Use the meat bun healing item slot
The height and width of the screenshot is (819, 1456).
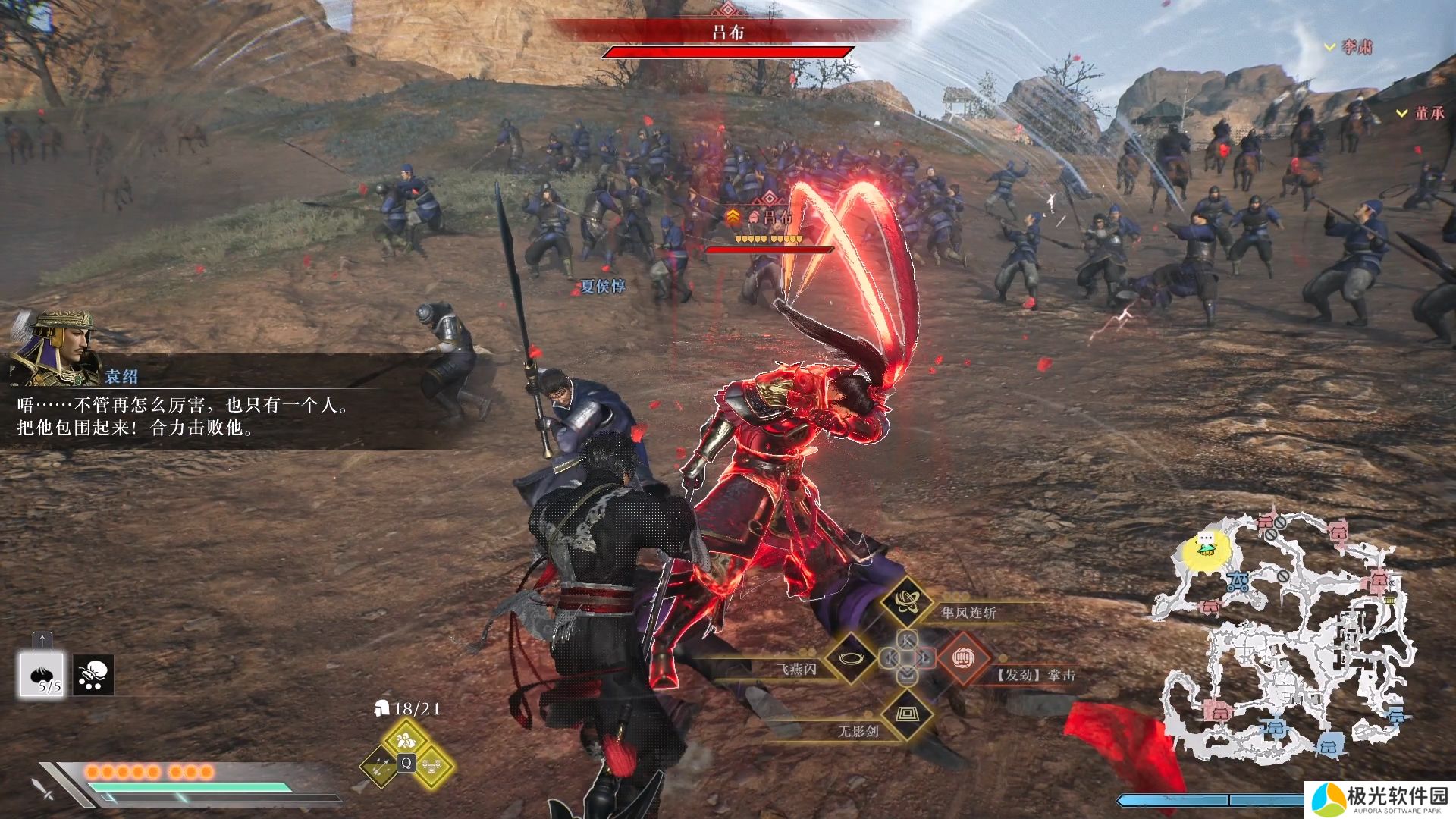click(41, 674)
